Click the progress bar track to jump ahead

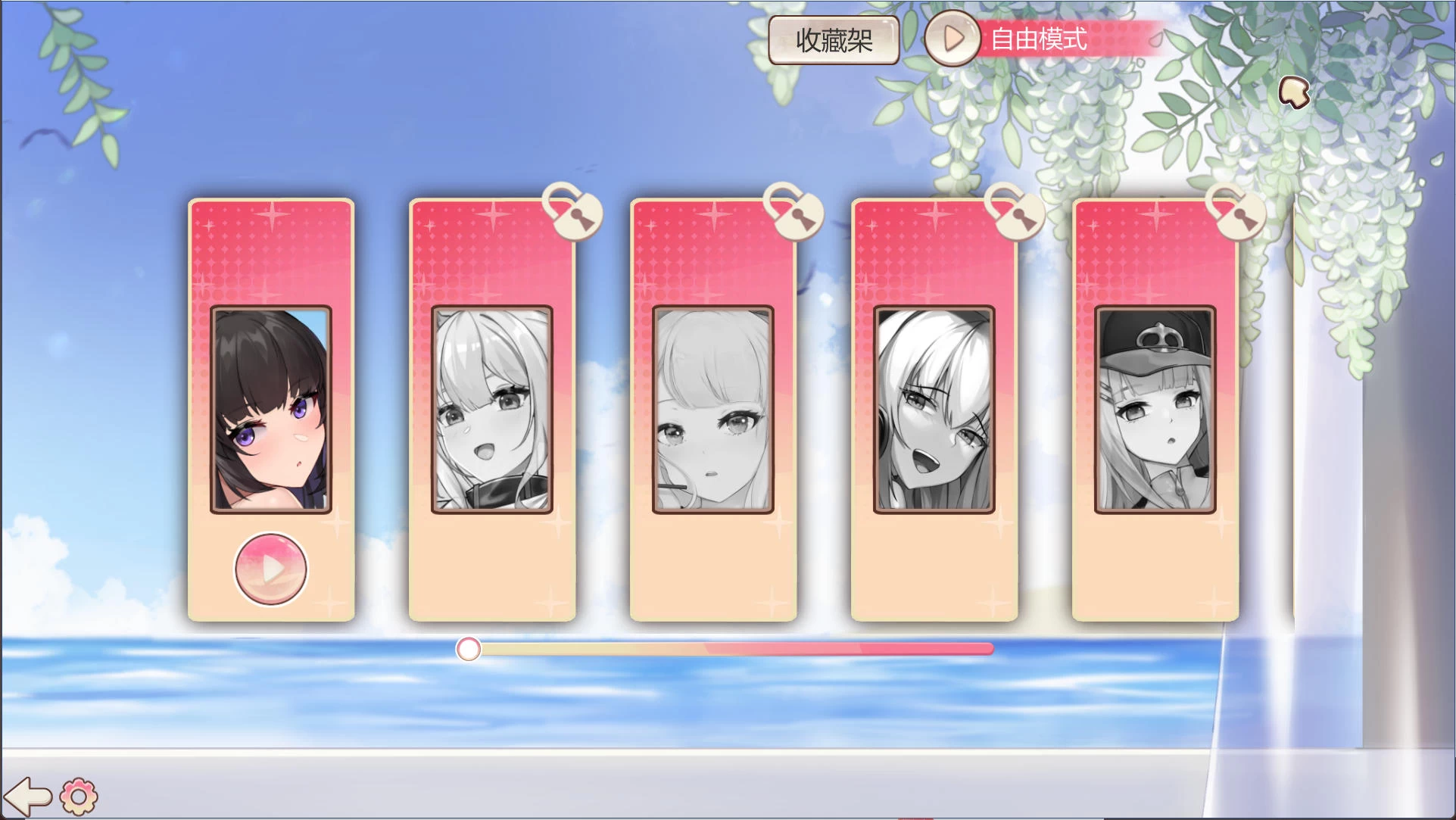click(757, 649)
